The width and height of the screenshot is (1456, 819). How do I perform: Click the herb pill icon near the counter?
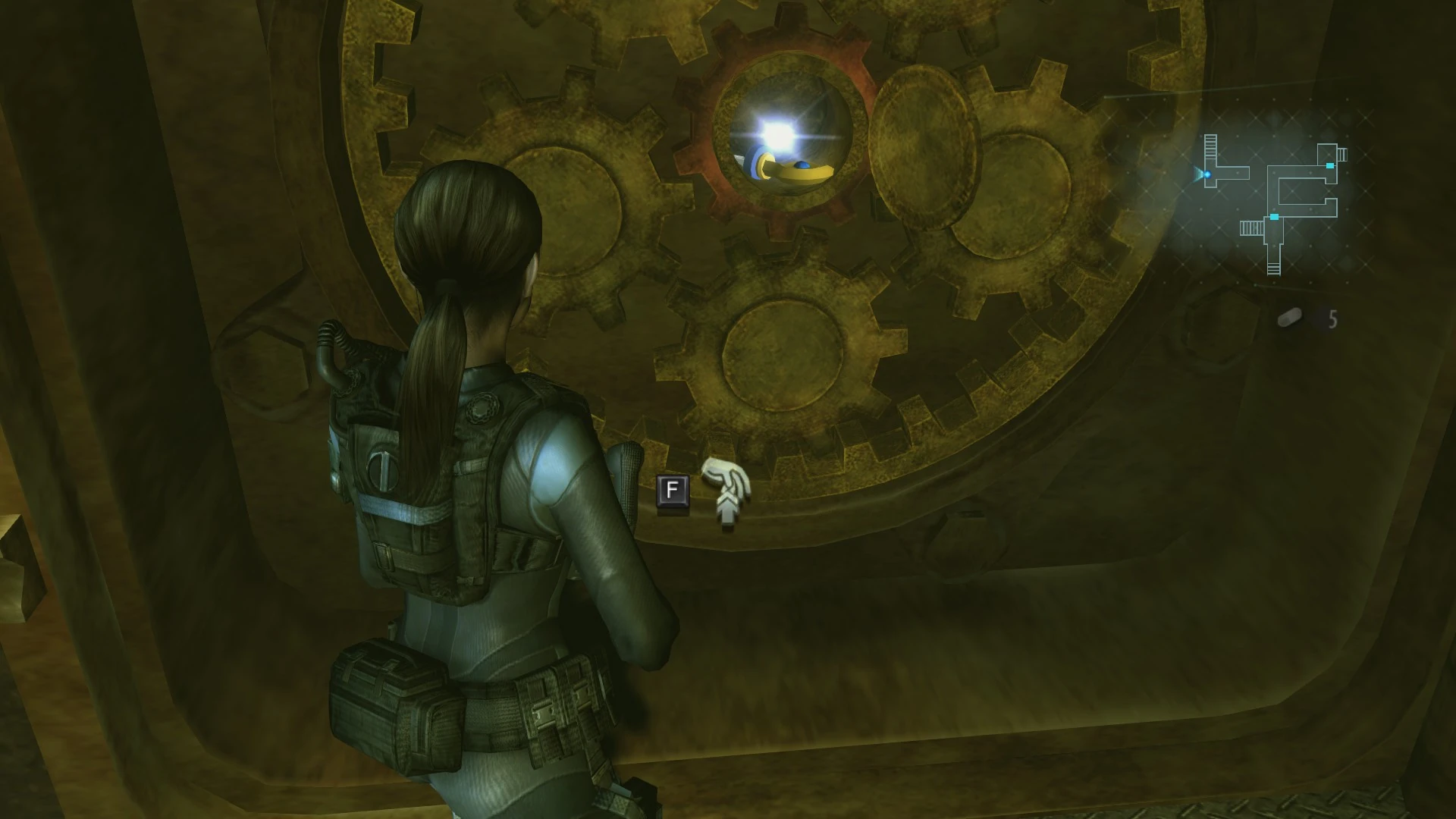pos(1288,318)
